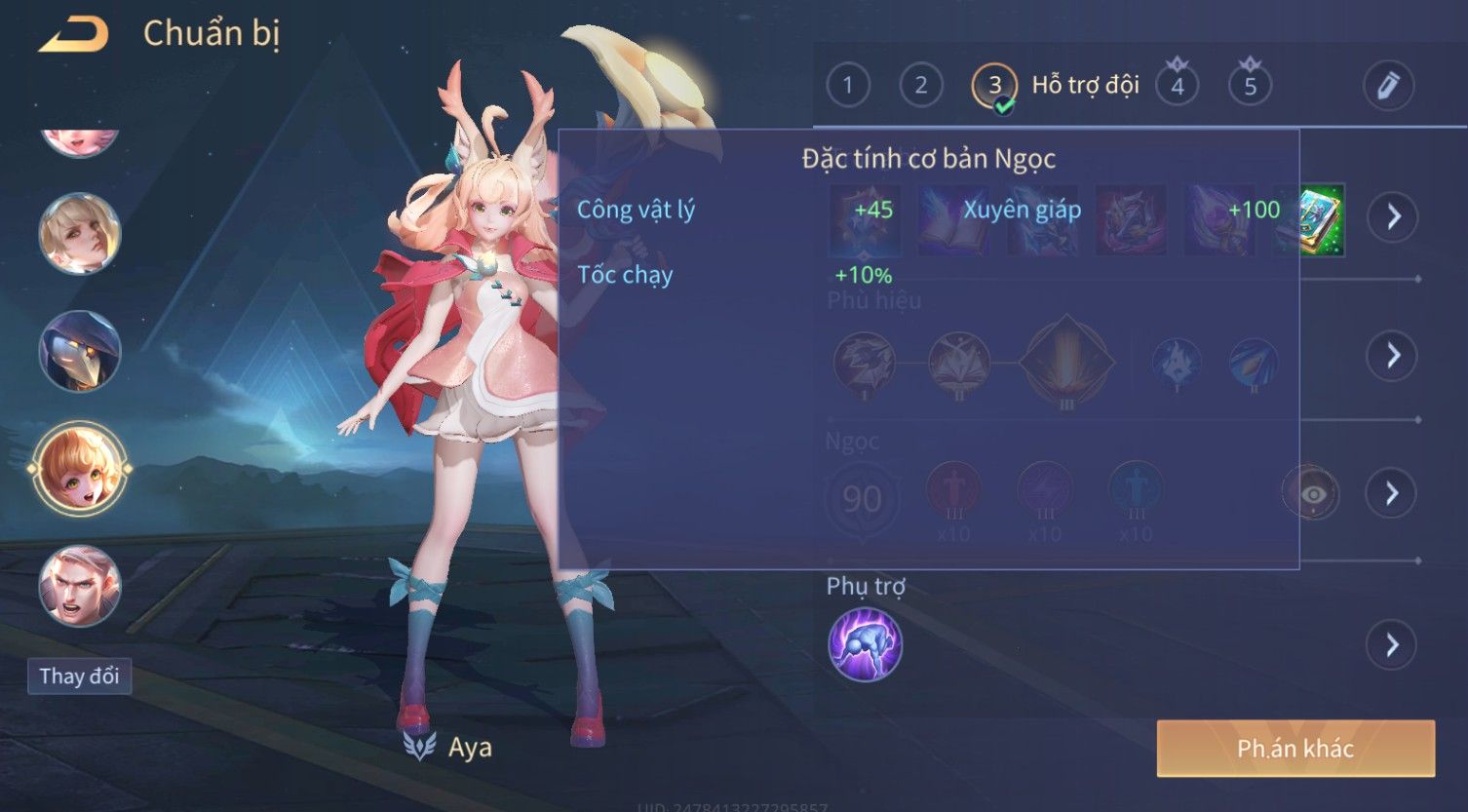
Task: Expand the Phù hiệu badge section
Action: tap(1393, 355)
